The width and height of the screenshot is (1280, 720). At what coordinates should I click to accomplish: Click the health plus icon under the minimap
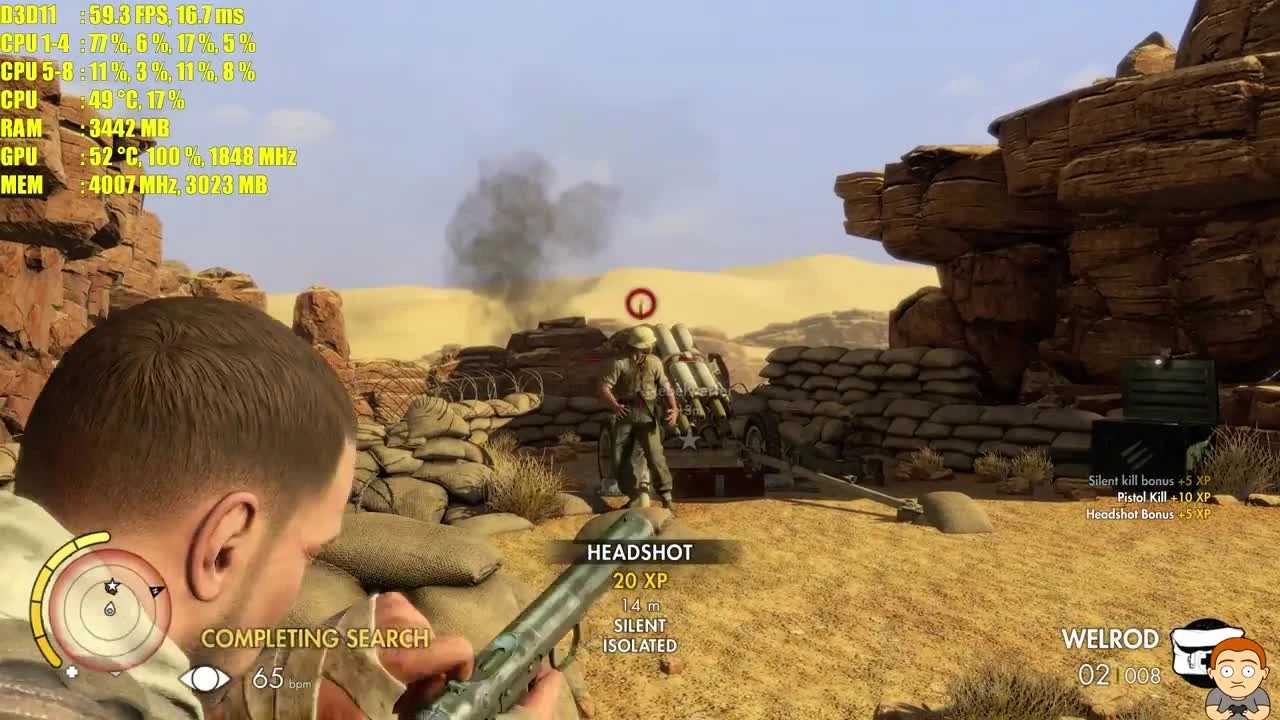[73, 671]
